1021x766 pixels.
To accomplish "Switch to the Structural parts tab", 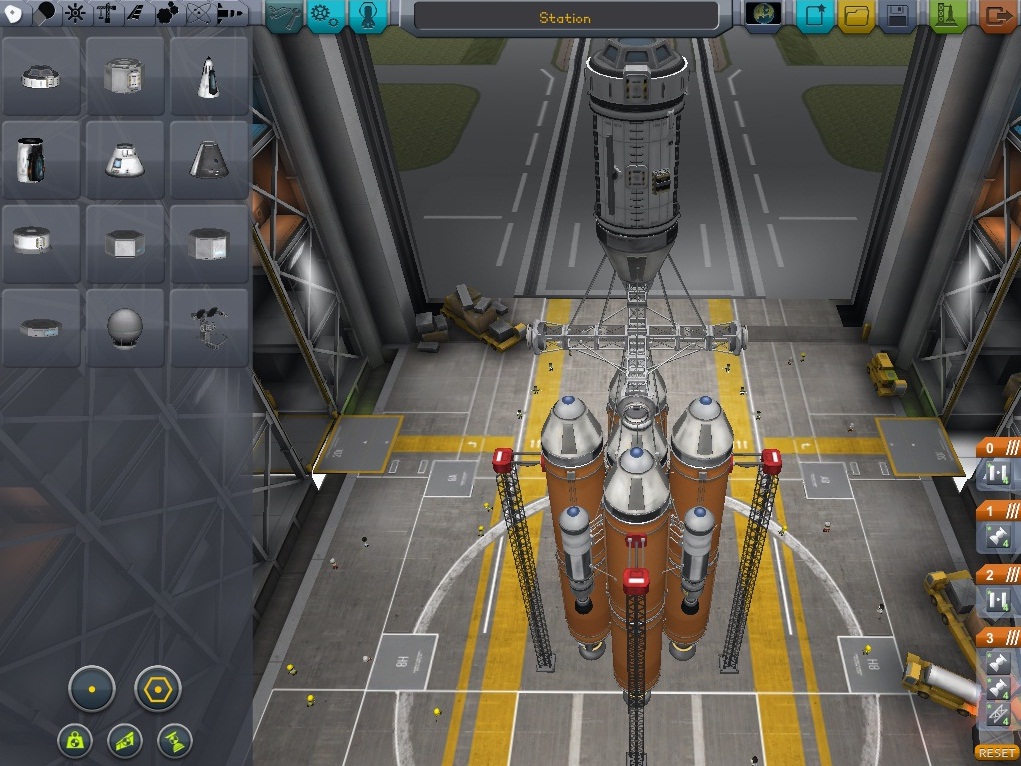I will tap(106, 14).
